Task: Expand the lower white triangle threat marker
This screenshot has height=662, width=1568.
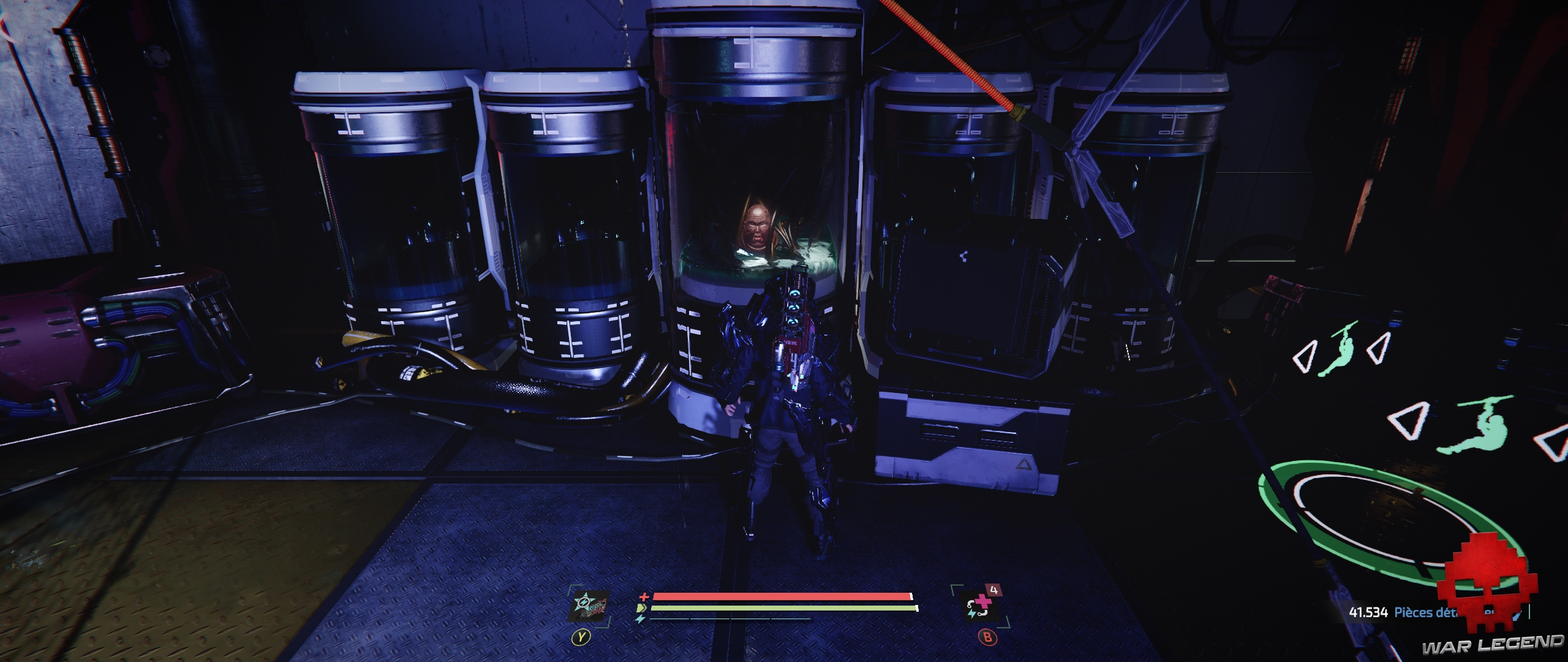Action: pos(1407,421)
